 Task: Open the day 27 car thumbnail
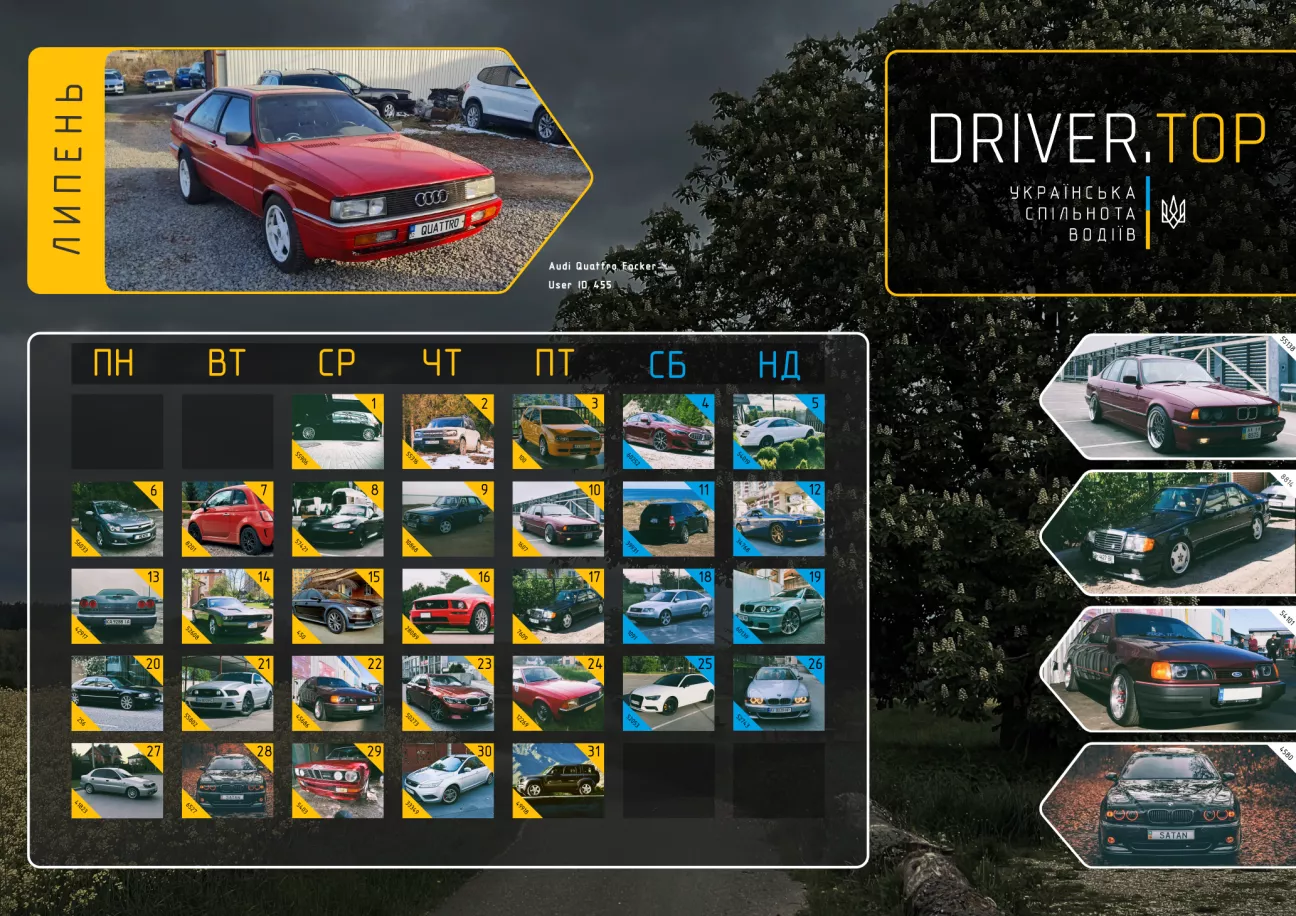pyautogui.click(x=117, y=780)
